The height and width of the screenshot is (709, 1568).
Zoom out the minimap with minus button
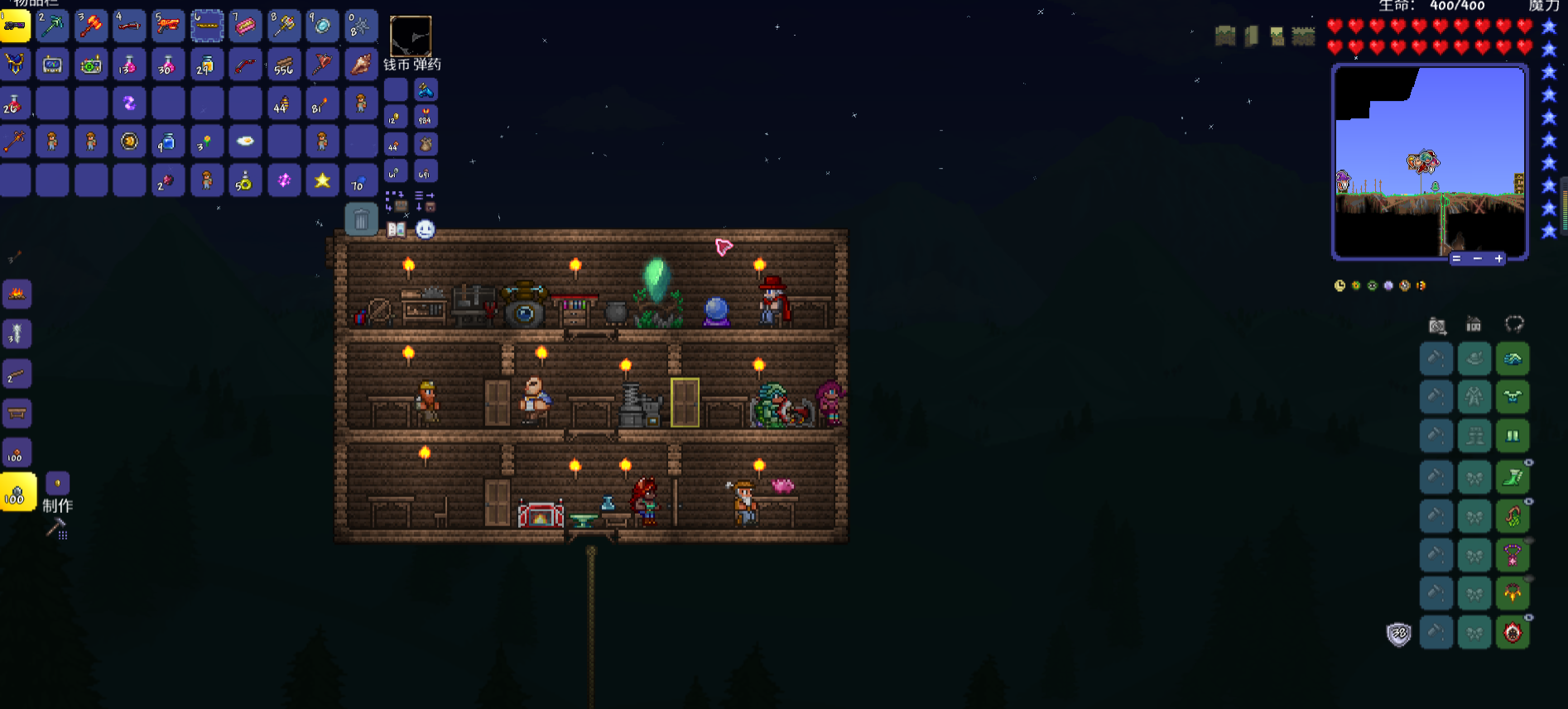tap(1477, 259)
